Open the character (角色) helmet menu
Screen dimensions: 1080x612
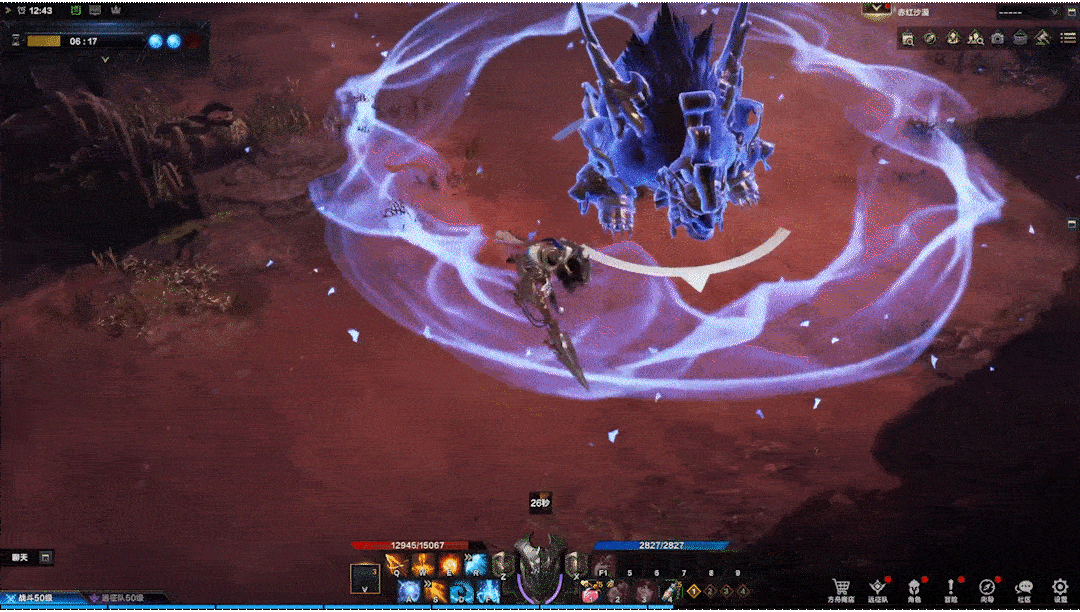coord(914,587)
